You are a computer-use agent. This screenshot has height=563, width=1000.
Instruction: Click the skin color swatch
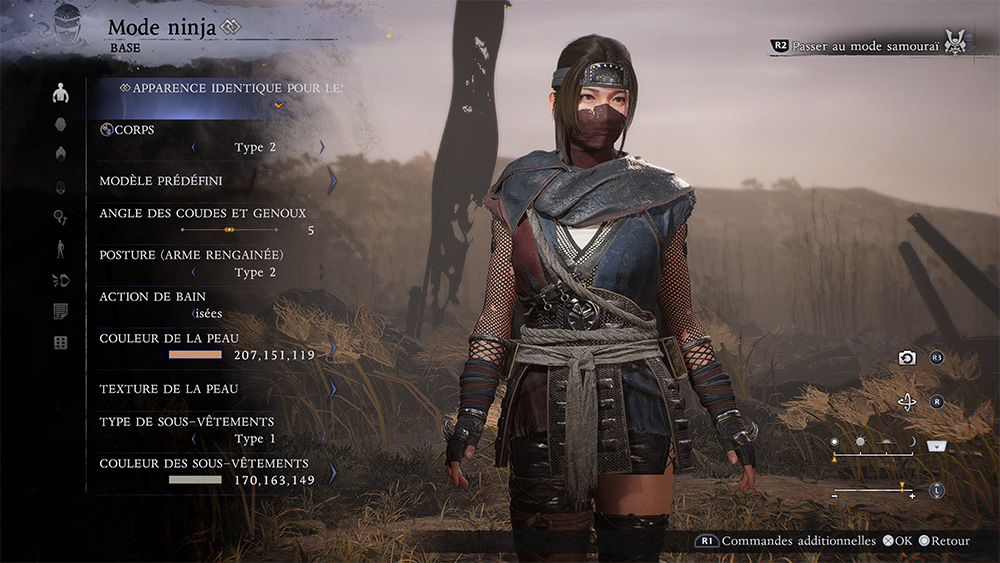tap(195, 355)
